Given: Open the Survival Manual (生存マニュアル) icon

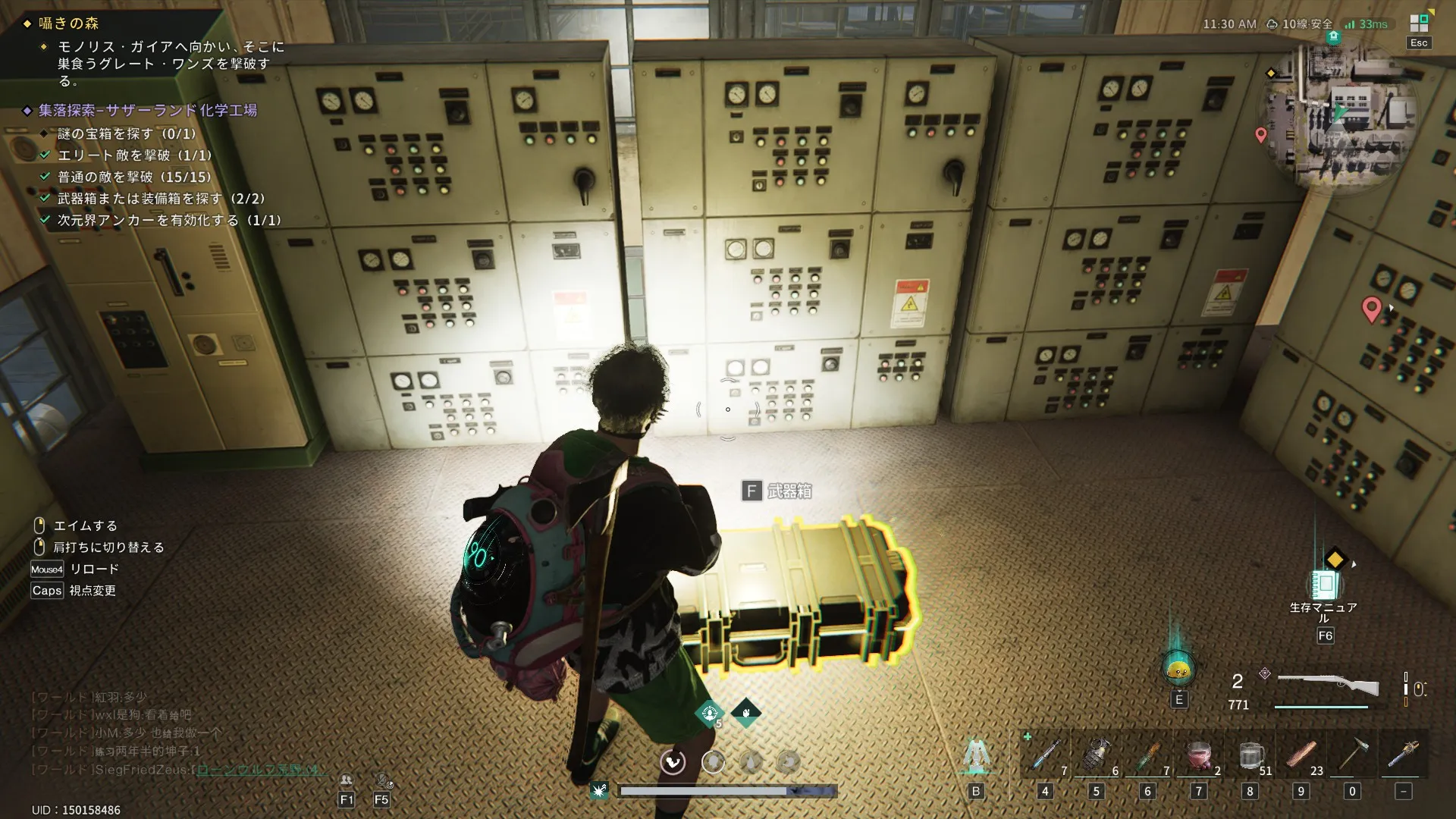Looking at the screenshot, I should point(1324,585).
